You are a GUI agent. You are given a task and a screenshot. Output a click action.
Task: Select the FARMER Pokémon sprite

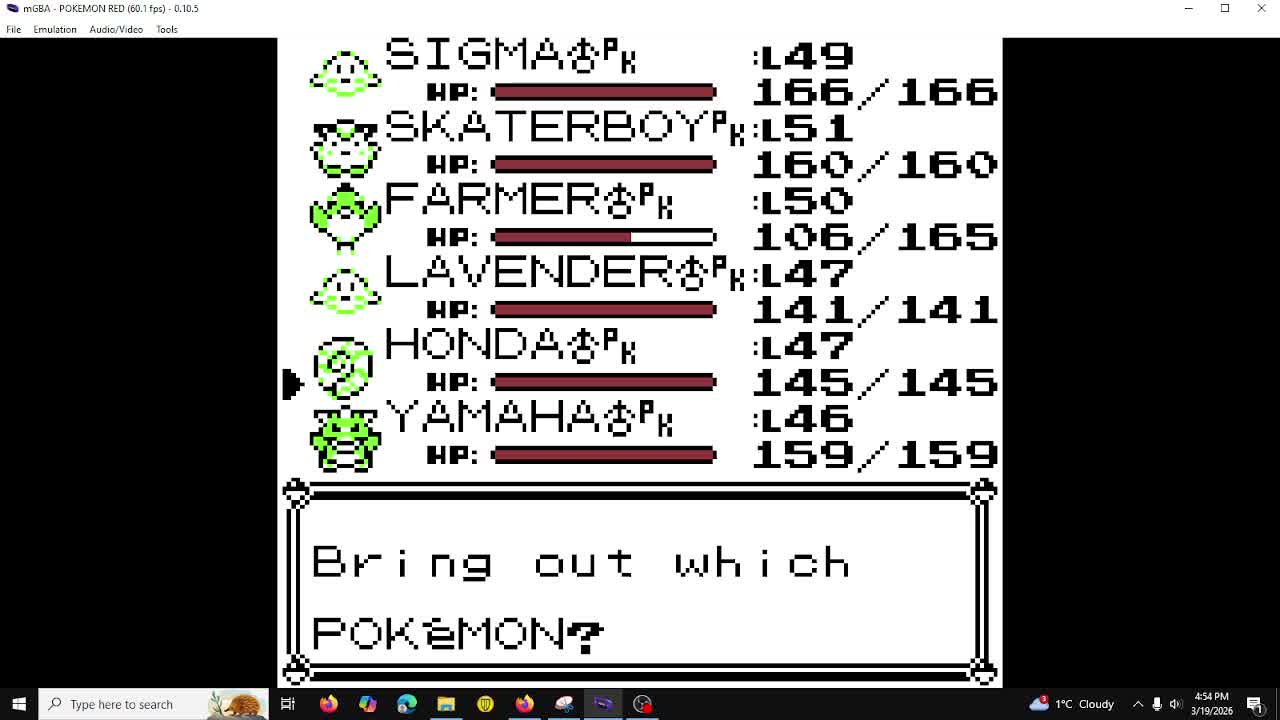coord(345,215)
